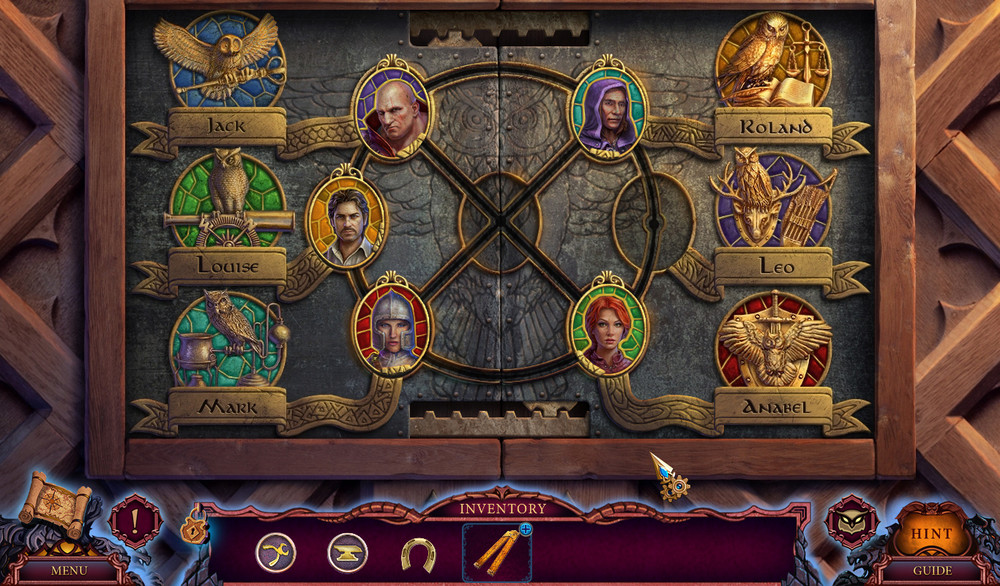Toggle the inventory padlock
1000x586 pixels.
click(x=193, y=527)
